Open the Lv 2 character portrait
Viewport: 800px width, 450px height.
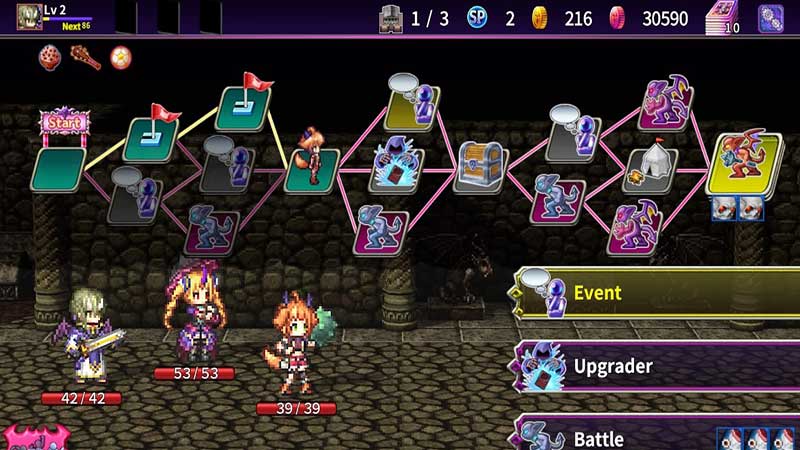30,17
